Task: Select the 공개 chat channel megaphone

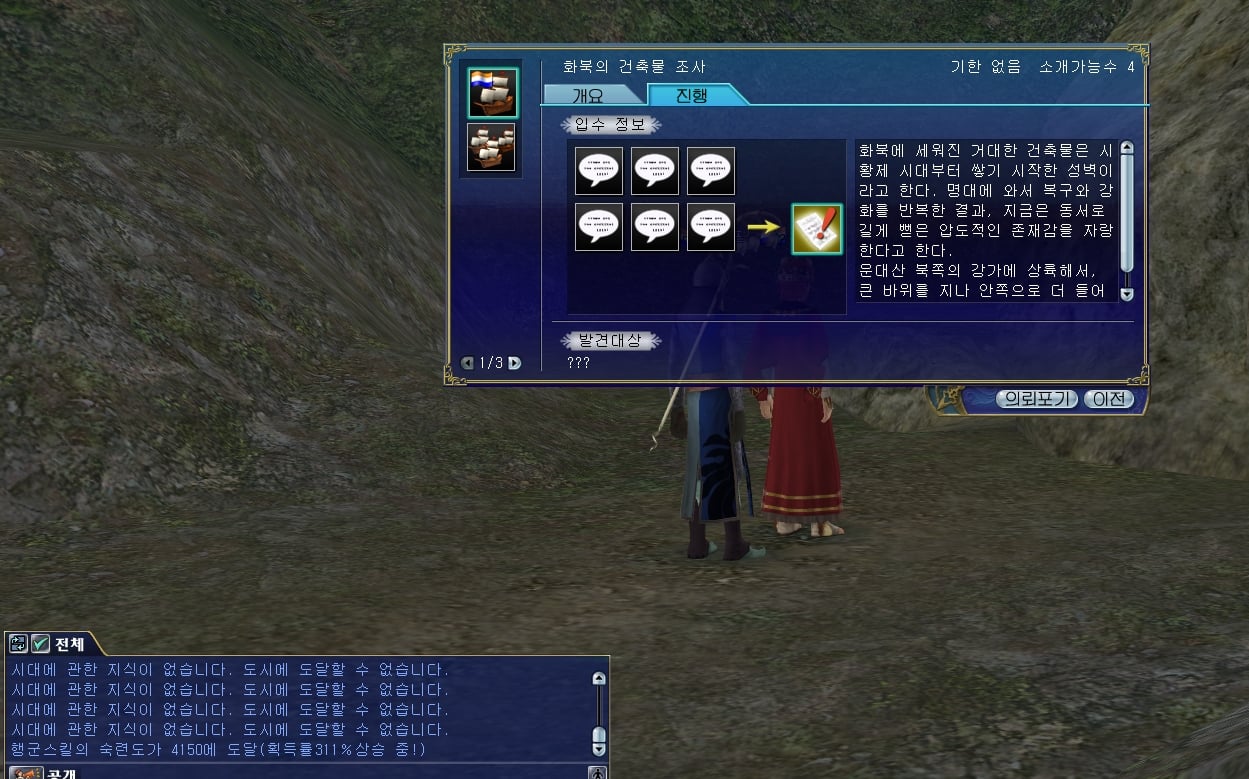Action: click(x=25, y=773)
